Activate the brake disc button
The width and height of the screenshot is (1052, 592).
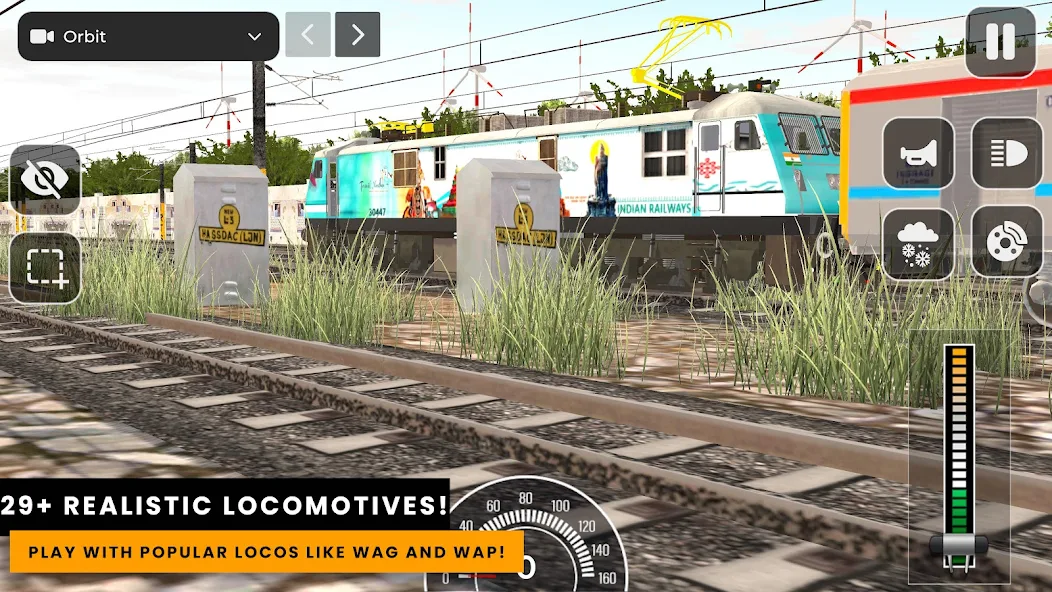[x=1006, y=243]
